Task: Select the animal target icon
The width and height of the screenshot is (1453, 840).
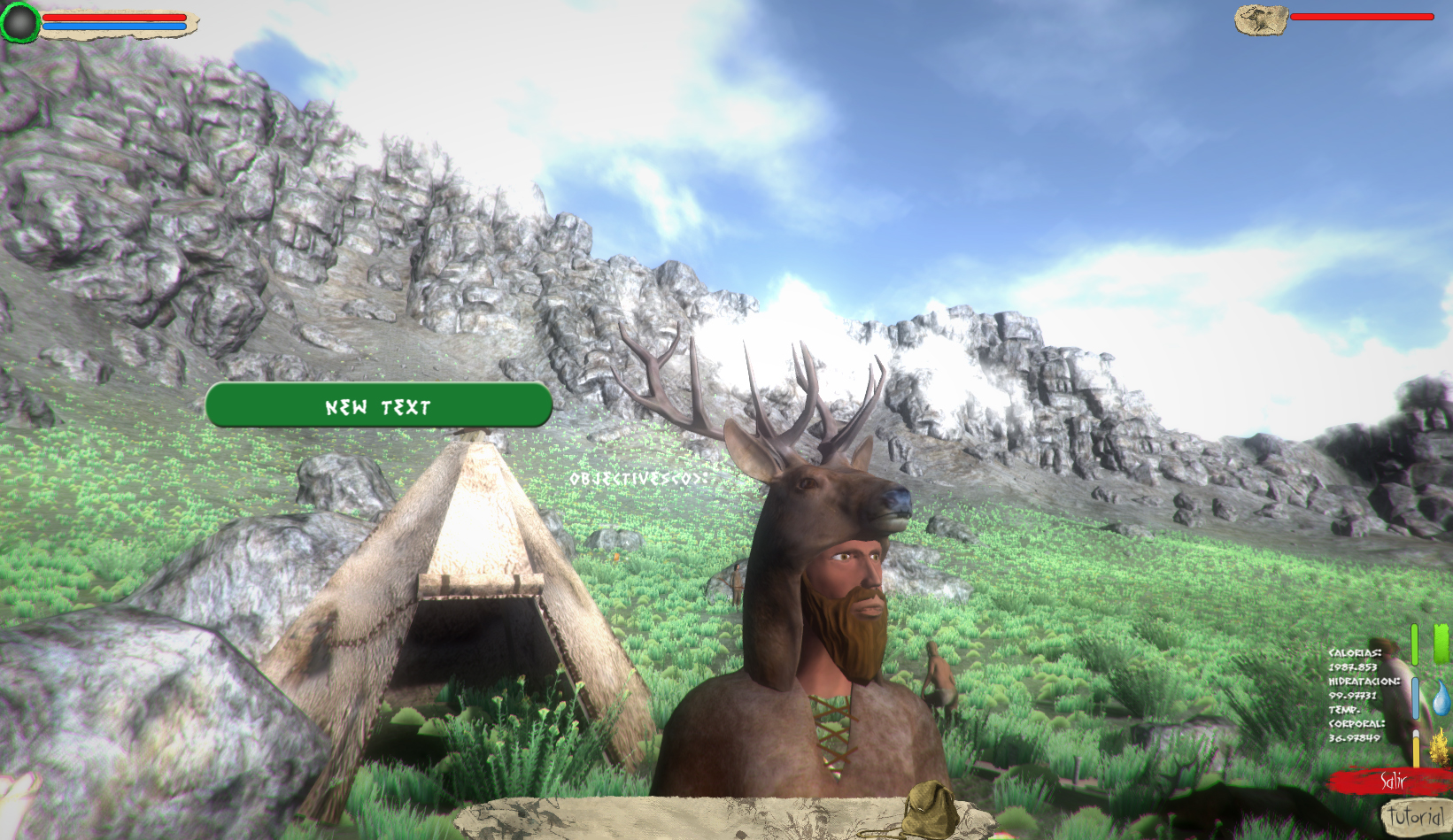Action: click(1261, 19)
